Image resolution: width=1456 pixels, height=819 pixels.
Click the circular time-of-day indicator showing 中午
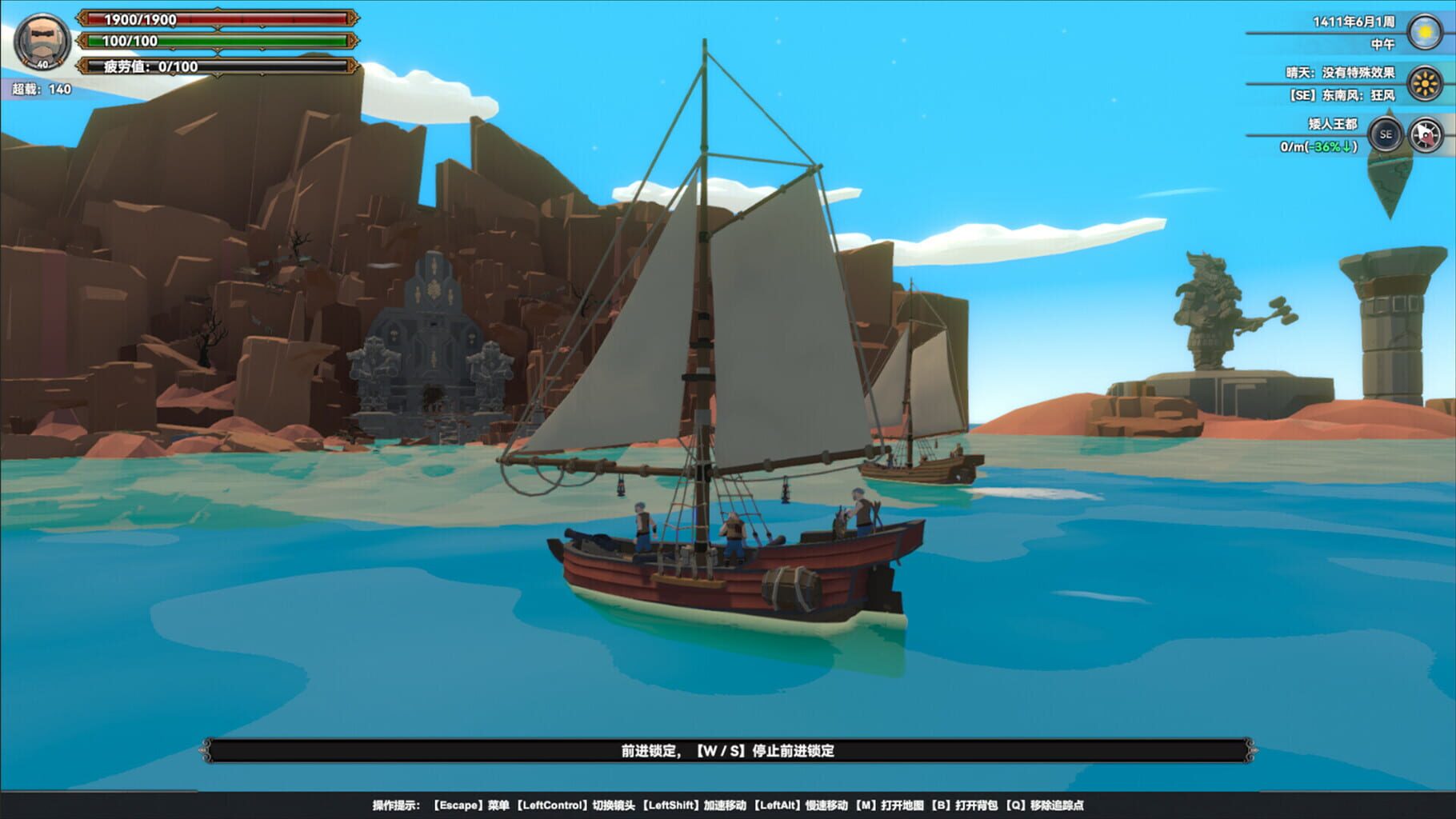pyautogui.click(x=1426, y=33)
